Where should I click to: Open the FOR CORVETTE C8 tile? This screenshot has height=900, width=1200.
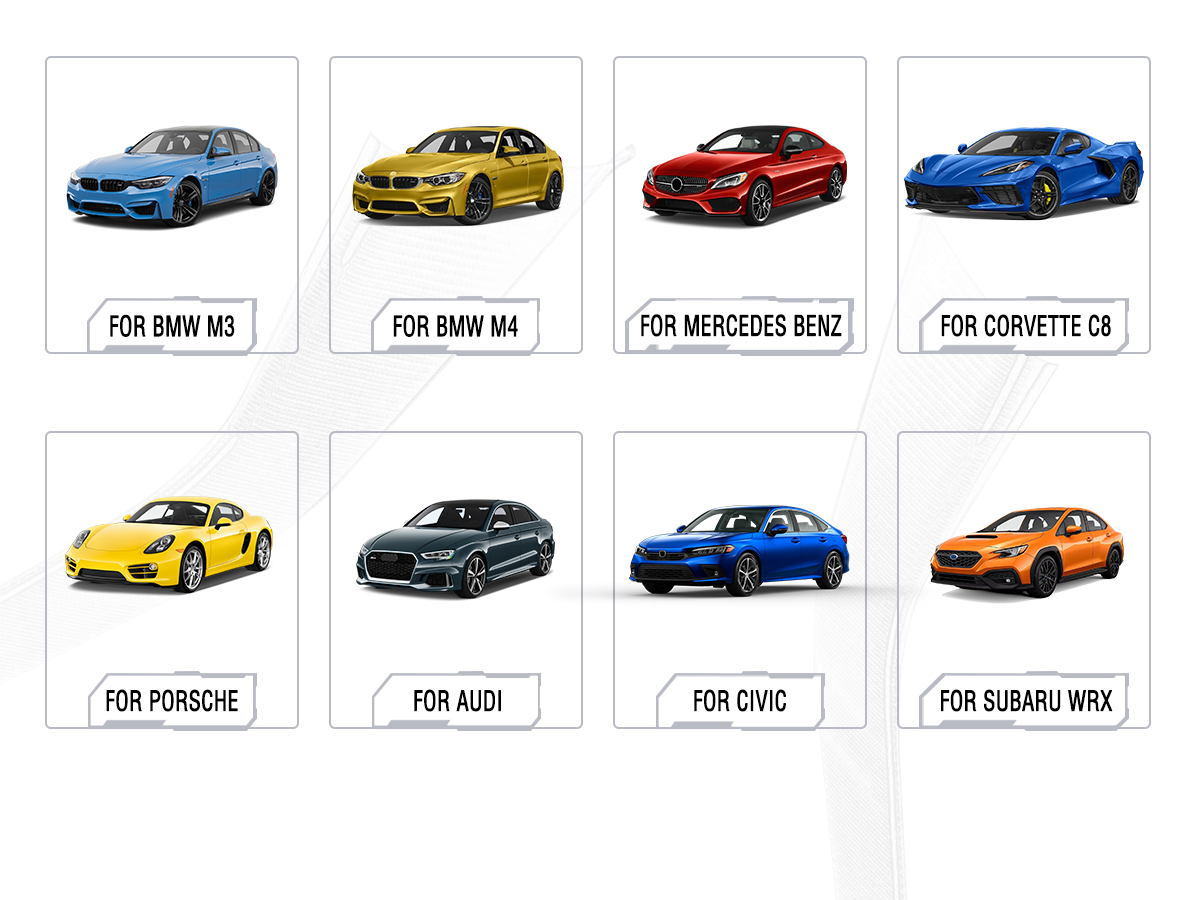pyautogui.click(x=1024, y=205)
